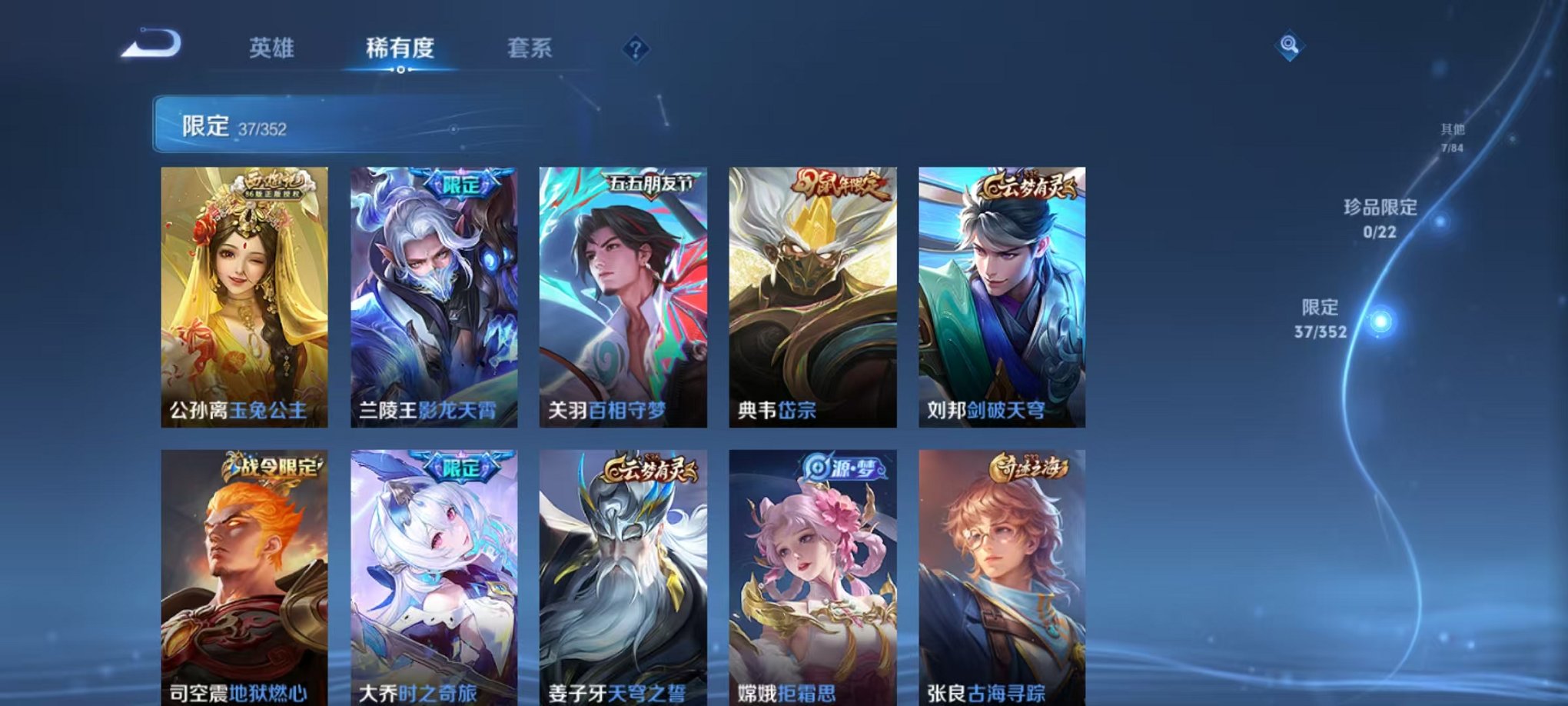Select the 其他 category on the right
Viewport: 1568px width, 706px height.
pos(1451,136)
